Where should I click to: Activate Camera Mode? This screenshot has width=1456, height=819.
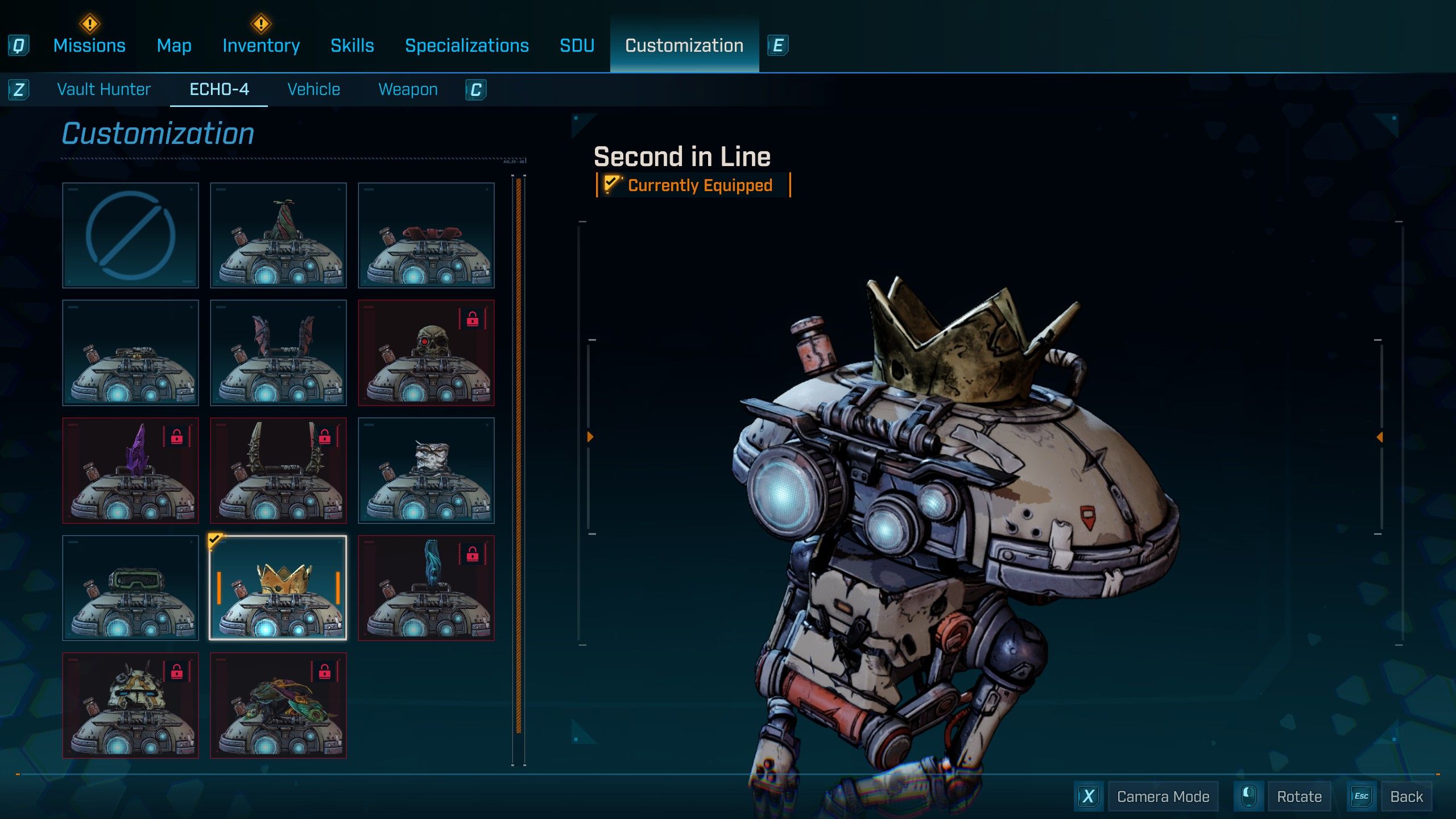pos(1163,796)
